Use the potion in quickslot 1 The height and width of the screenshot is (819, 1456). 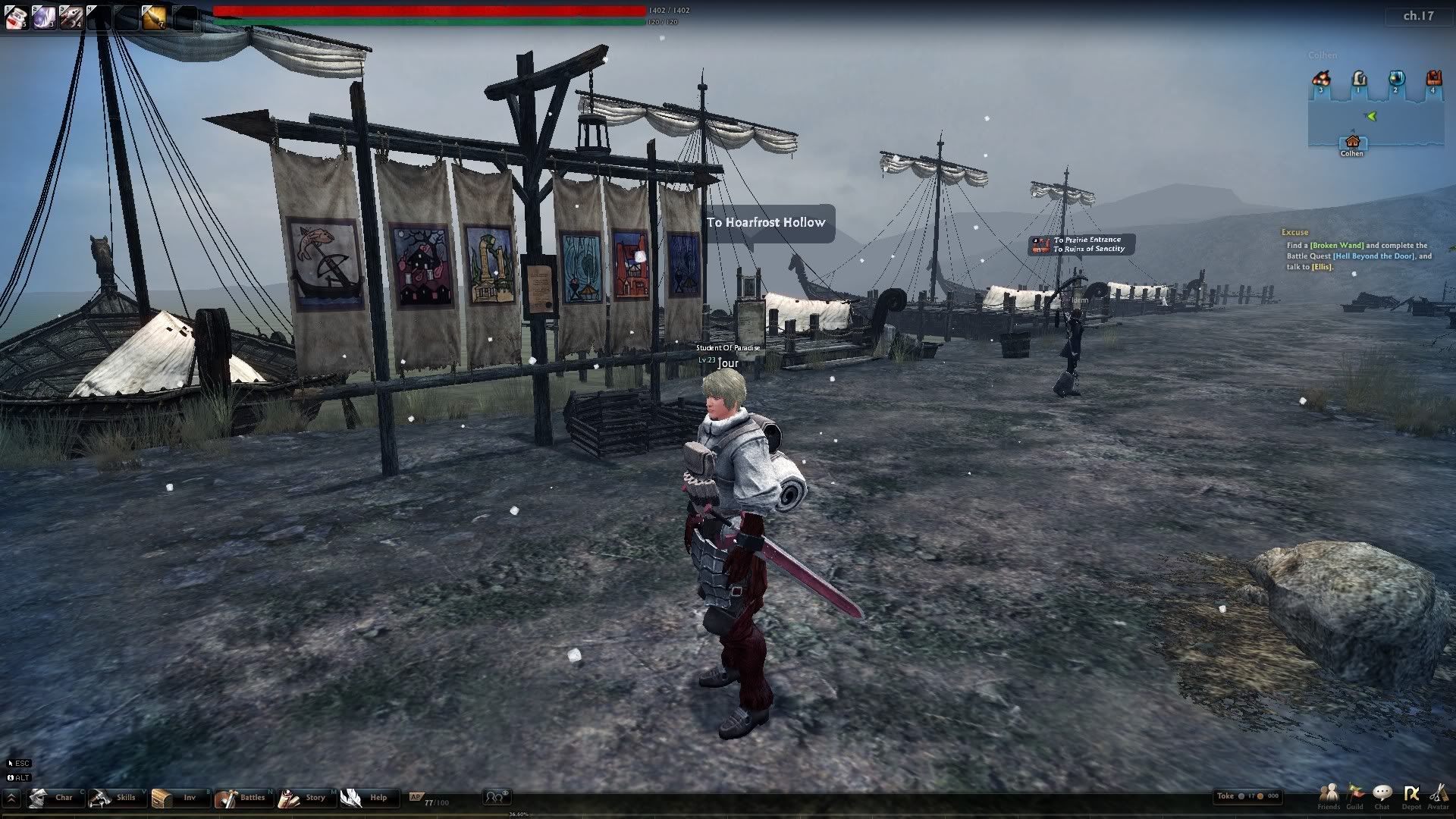click(16, 17)
